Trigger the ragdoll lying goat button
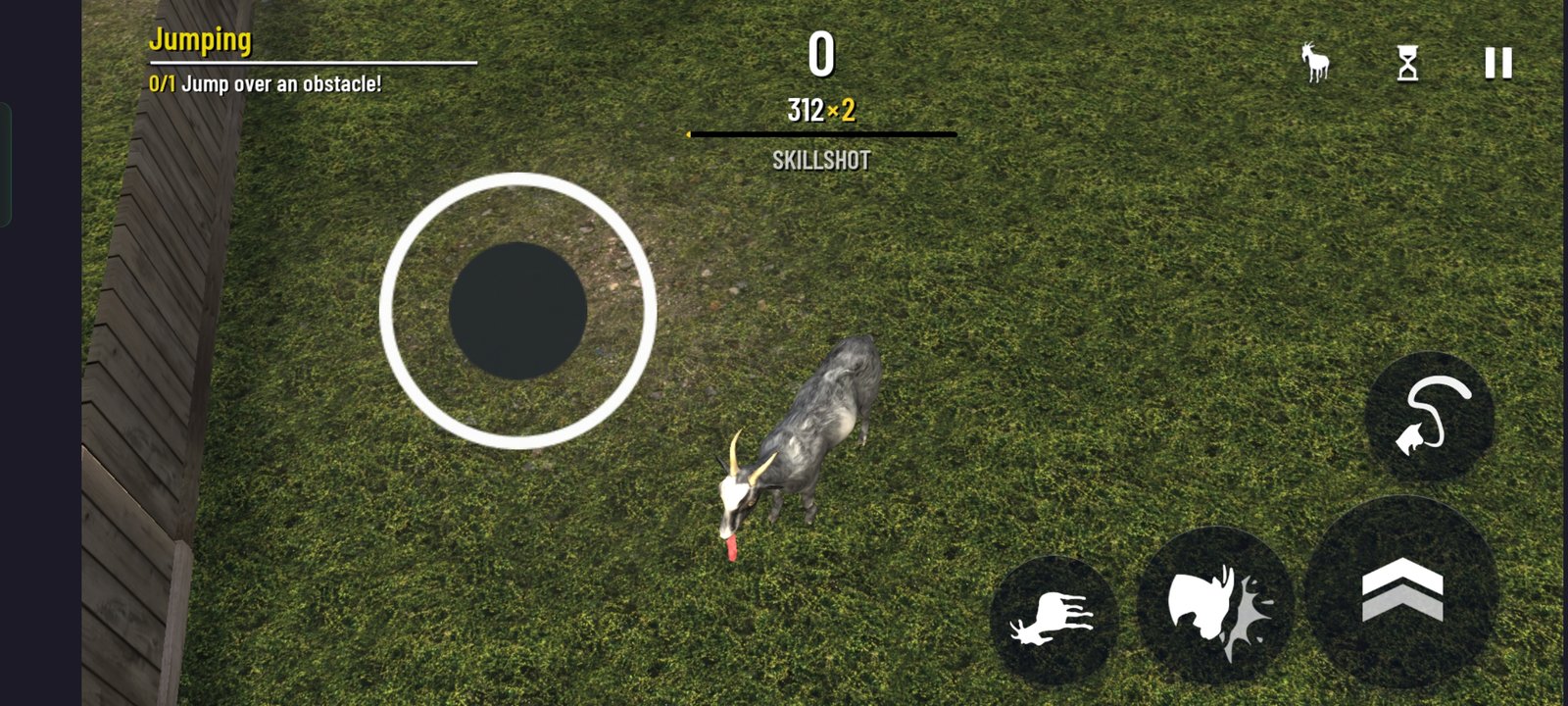The image size is (1568, 706). coord(1053,620)
